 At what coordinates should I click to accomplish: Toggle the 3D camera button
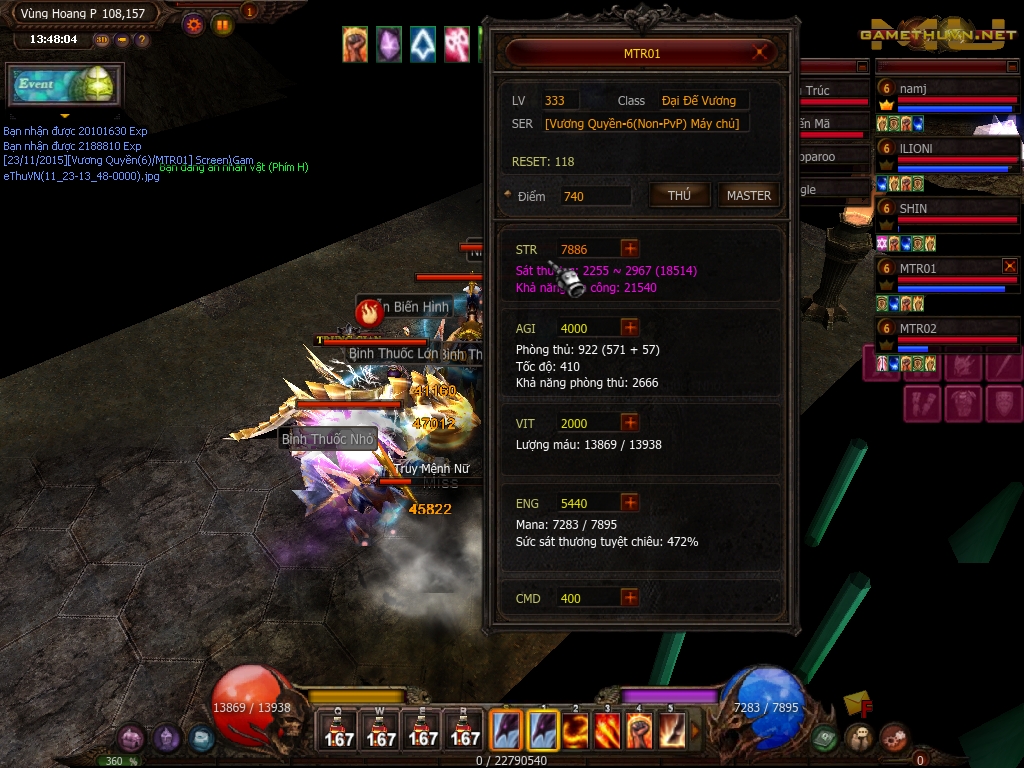(102, 40)
